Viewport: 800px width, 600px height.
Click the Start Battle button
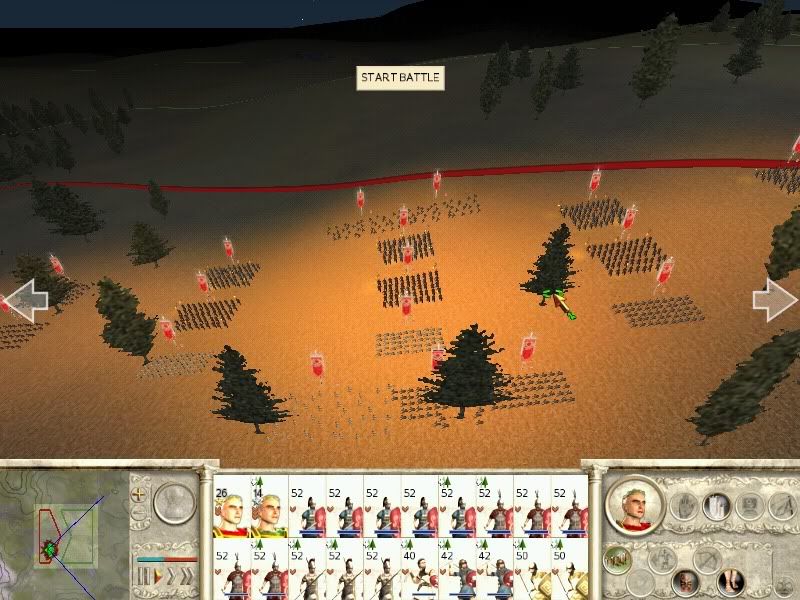tap(399, 78)
